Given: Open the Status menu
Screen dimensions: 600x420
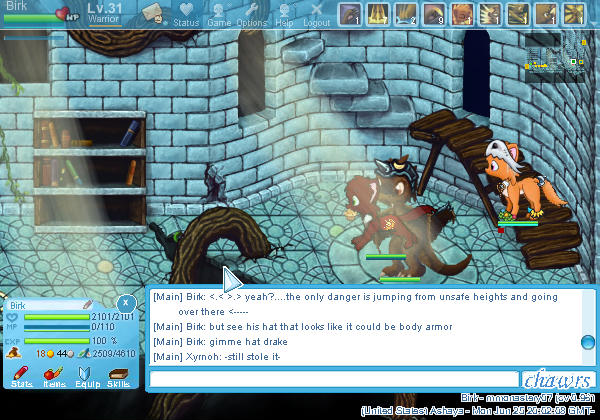Looking at the screenshot, I should click(186, 14).
